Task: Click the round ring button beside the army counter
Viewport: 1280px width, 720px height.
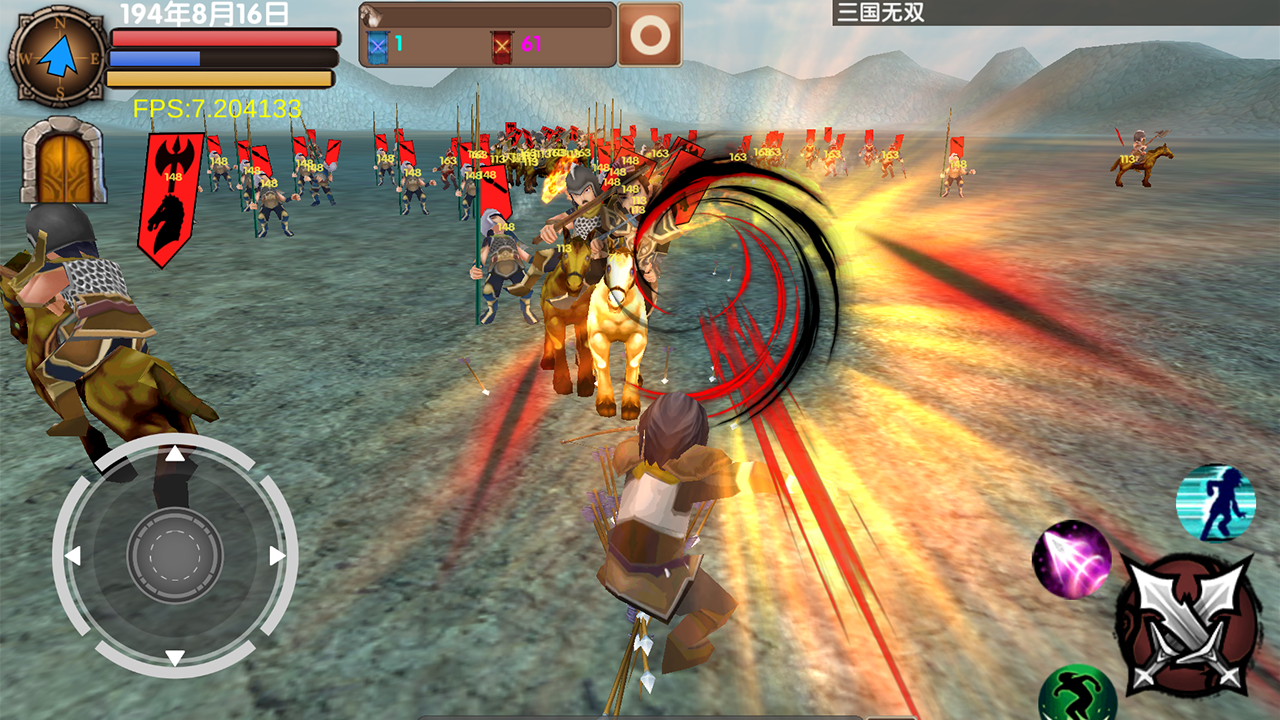Action: tap(650, 35)
